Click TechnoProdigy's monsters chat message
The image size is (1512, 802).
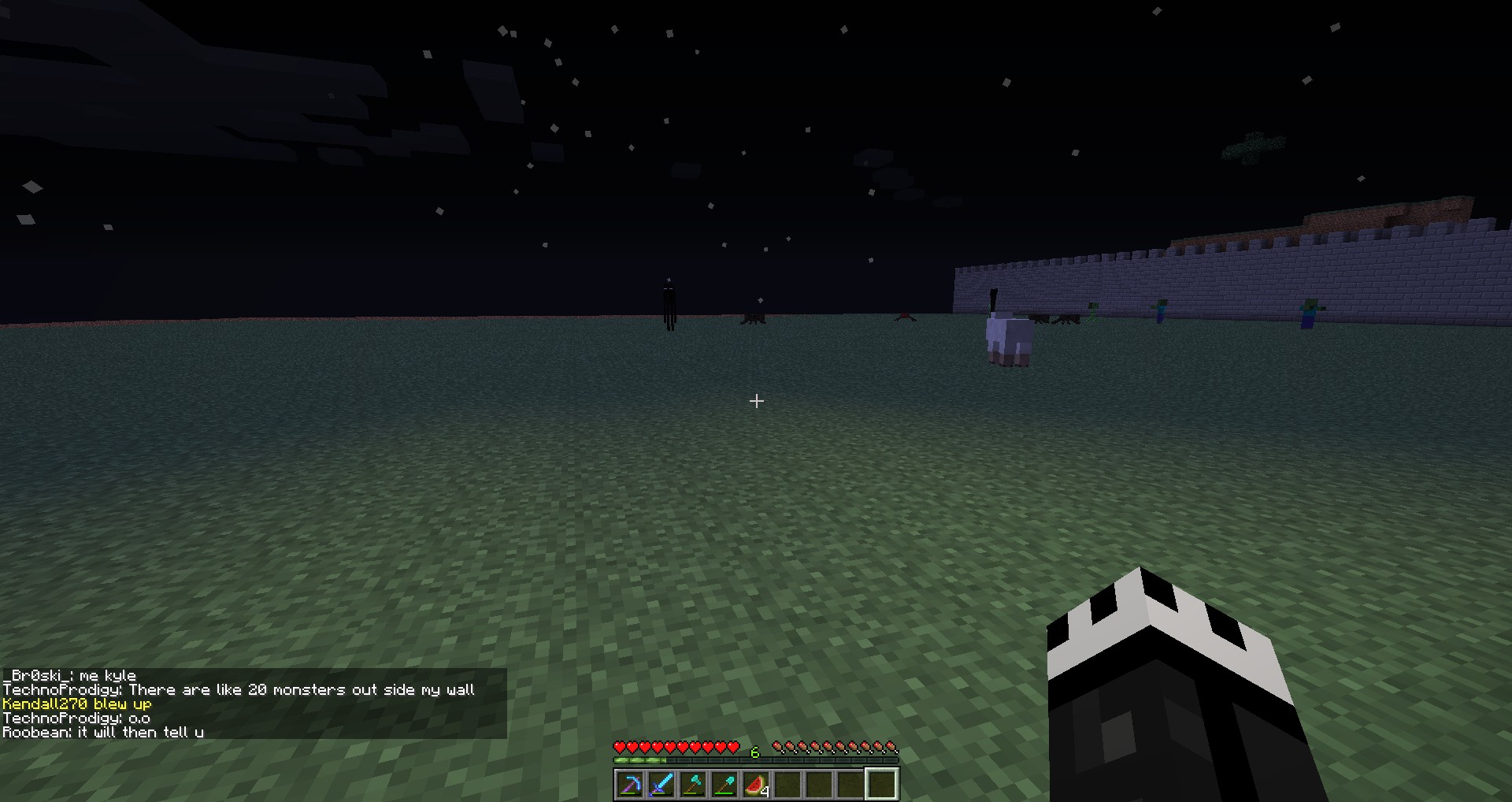(x=239, y=690)
